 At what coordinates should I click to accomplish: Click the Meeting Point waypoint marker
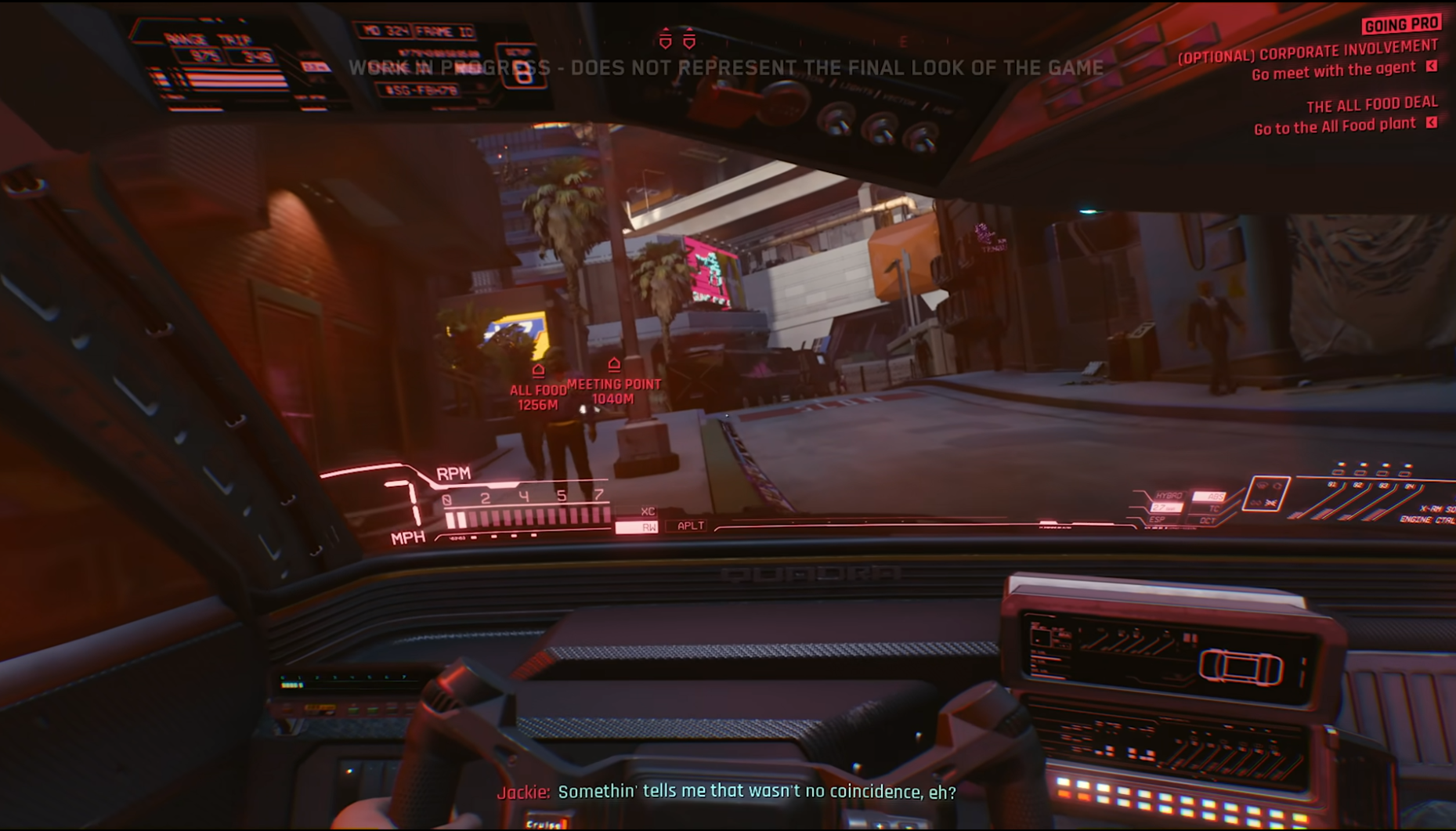614,364
